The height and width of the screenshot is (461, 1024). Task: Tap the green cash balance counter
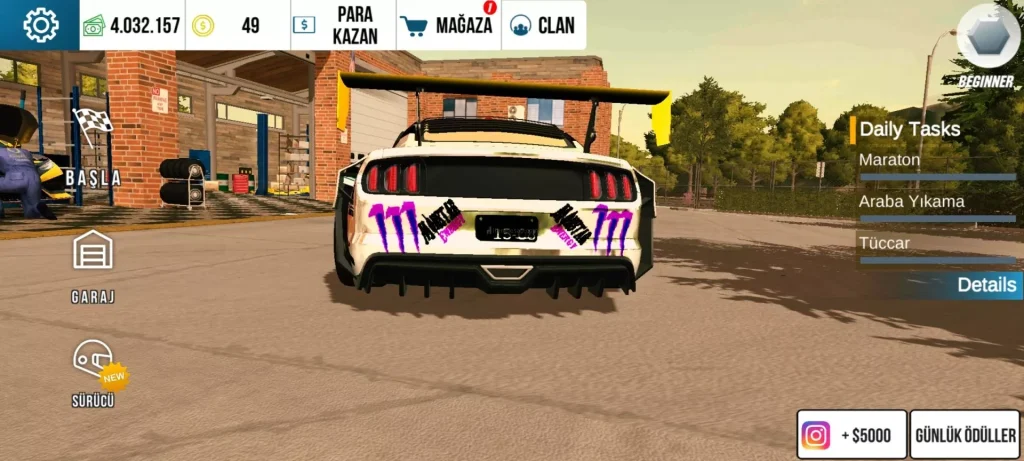[x=132, y=25]
